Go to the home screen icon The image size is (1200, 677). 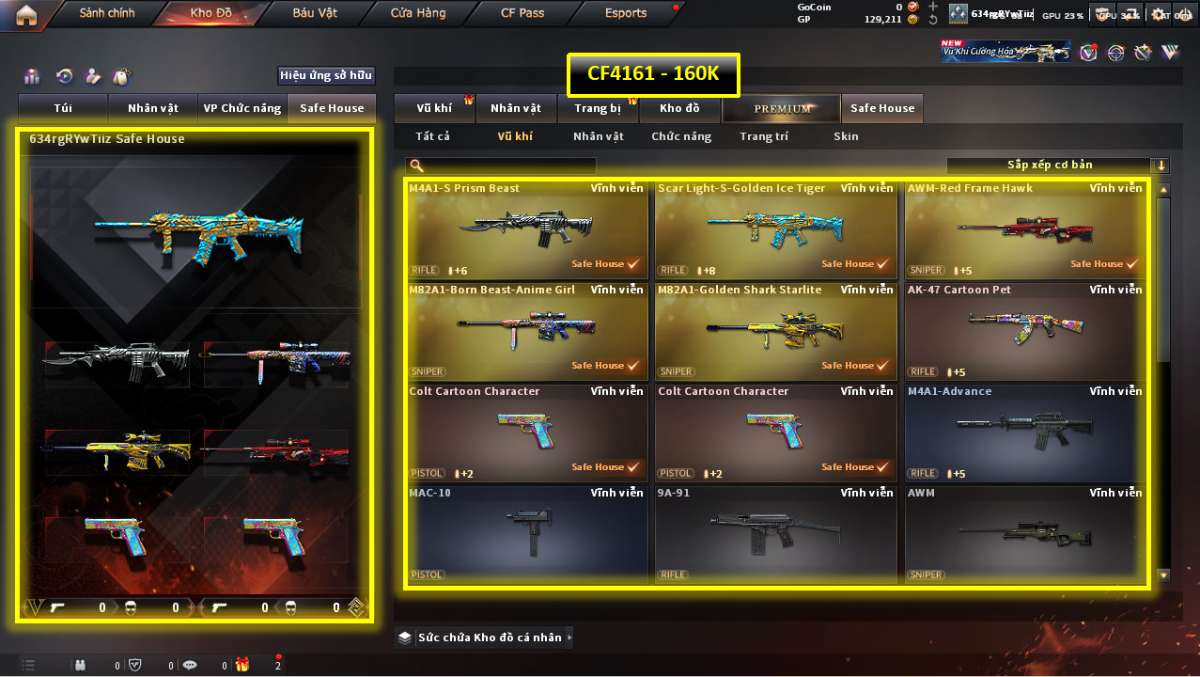(x=26, y=14)
